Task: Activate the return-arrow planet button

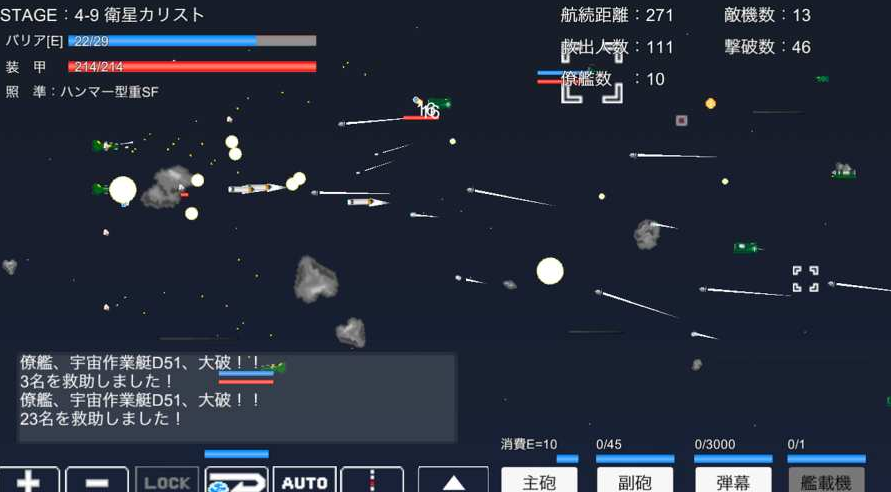Action: (x=236, y=480)
